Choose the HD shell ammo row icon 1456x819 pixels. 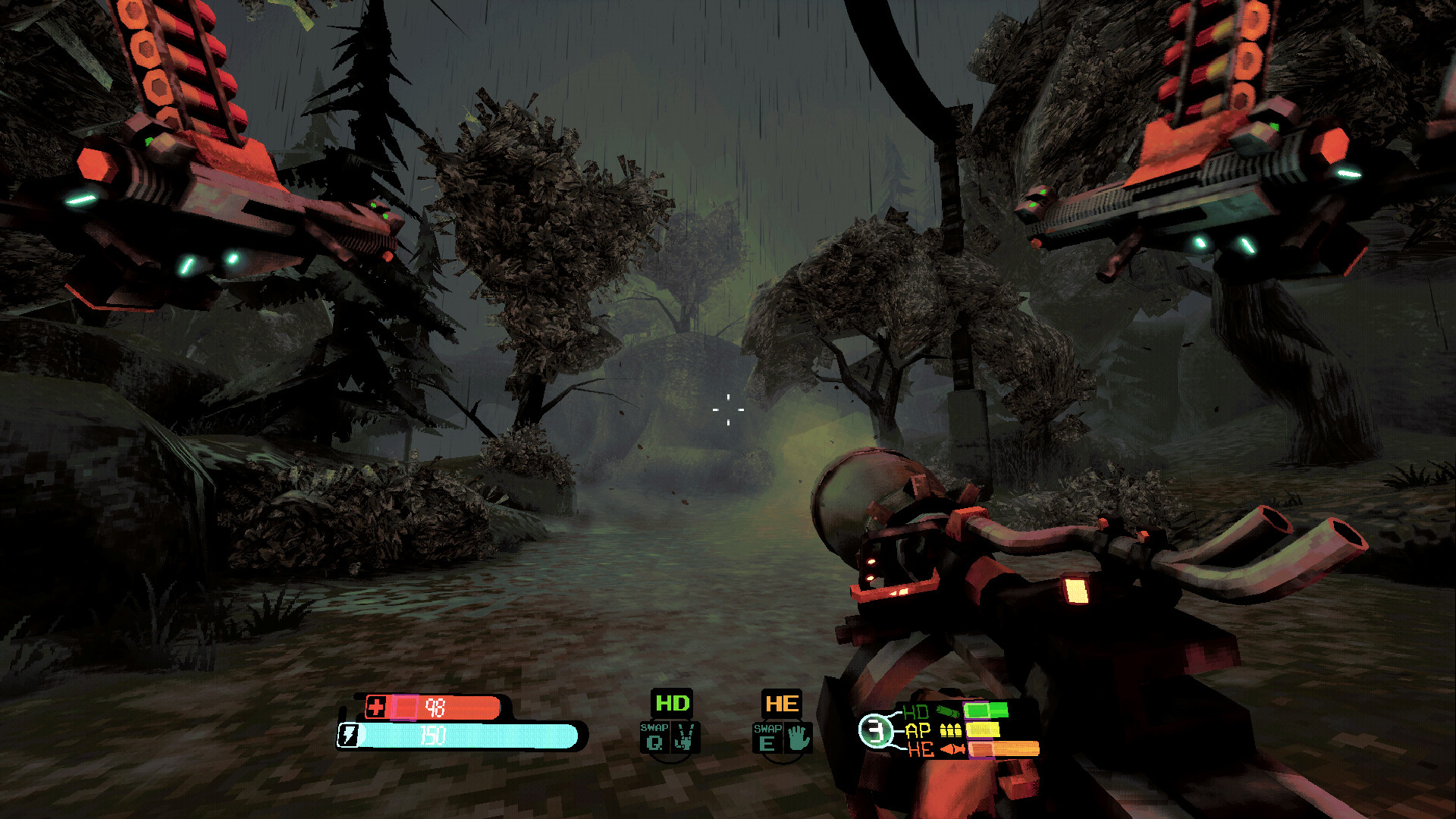coord(948,711)
